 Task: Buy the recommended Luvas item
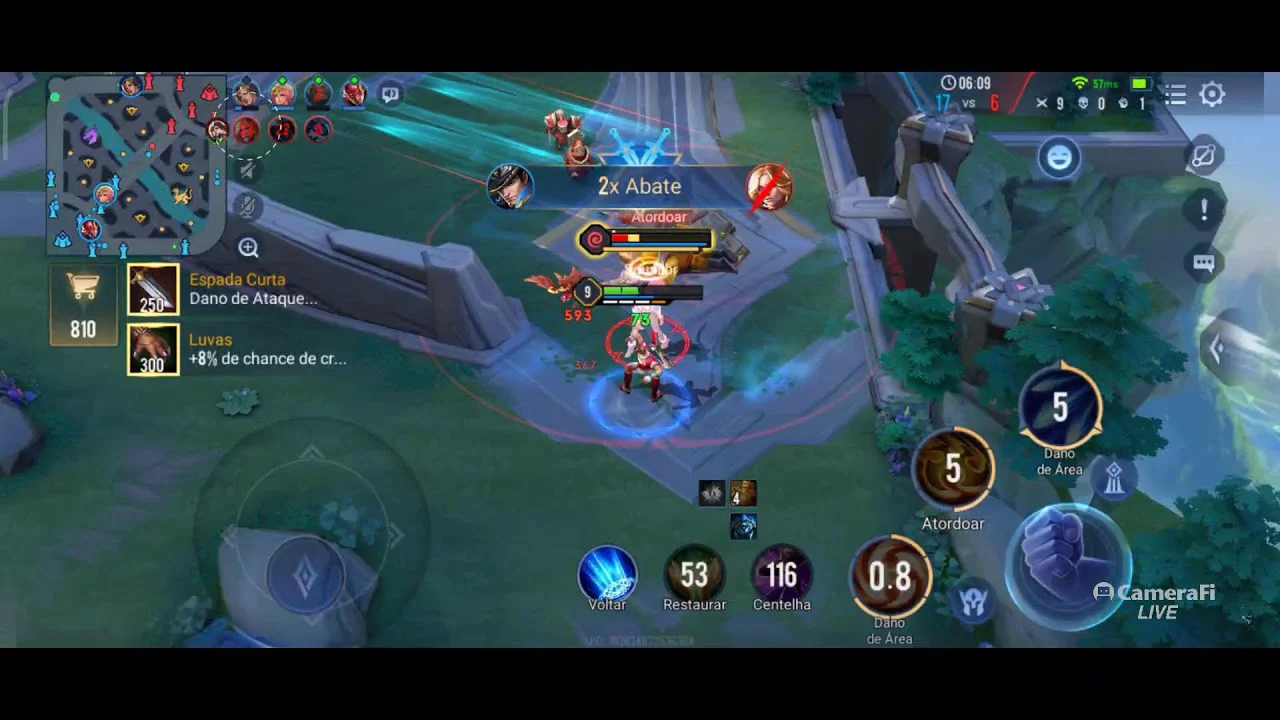pyautogui.click(x=154, y=350)
